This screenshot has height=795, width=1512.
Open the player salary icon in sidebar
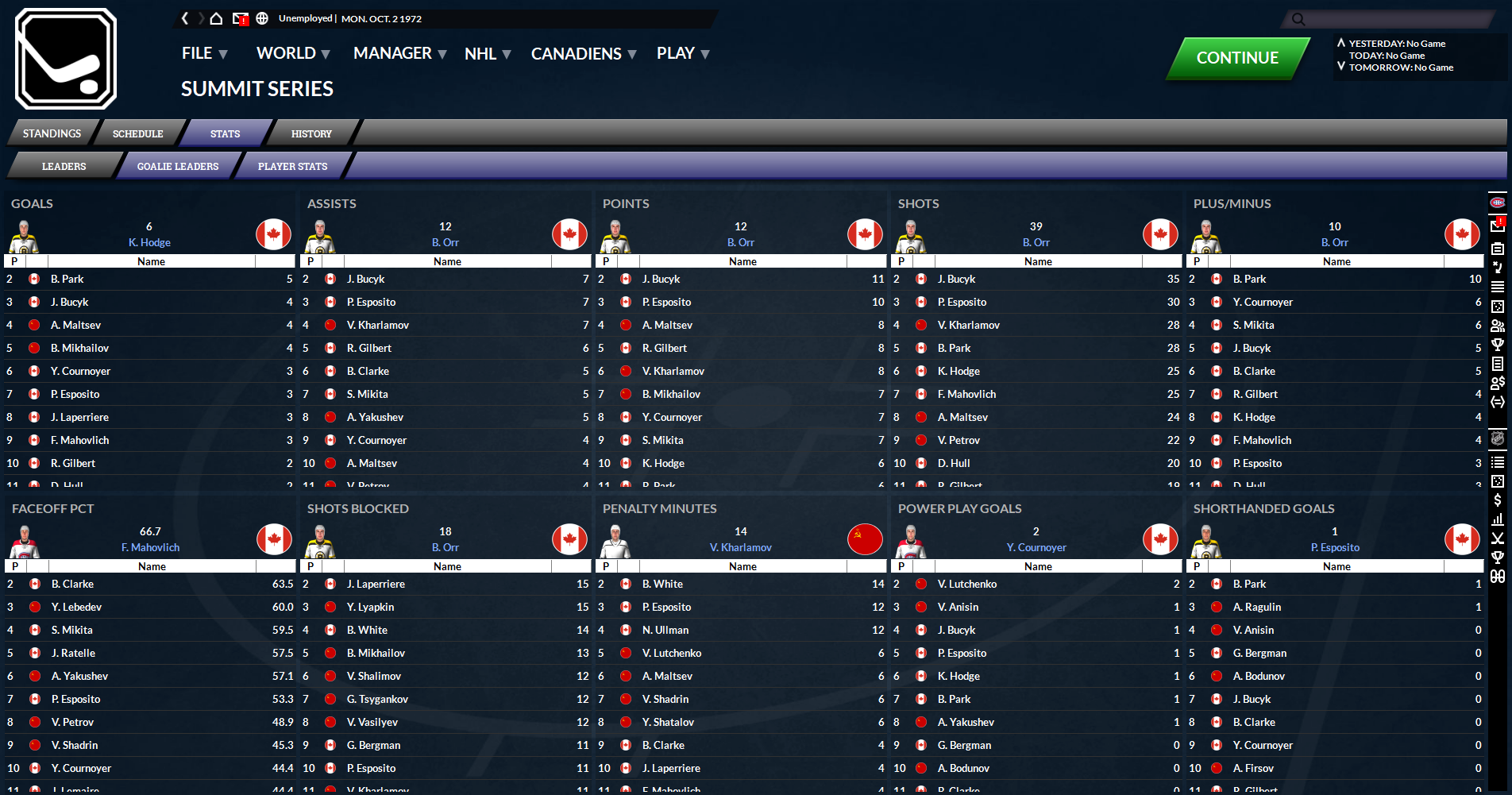click(x=1498, y=382)
